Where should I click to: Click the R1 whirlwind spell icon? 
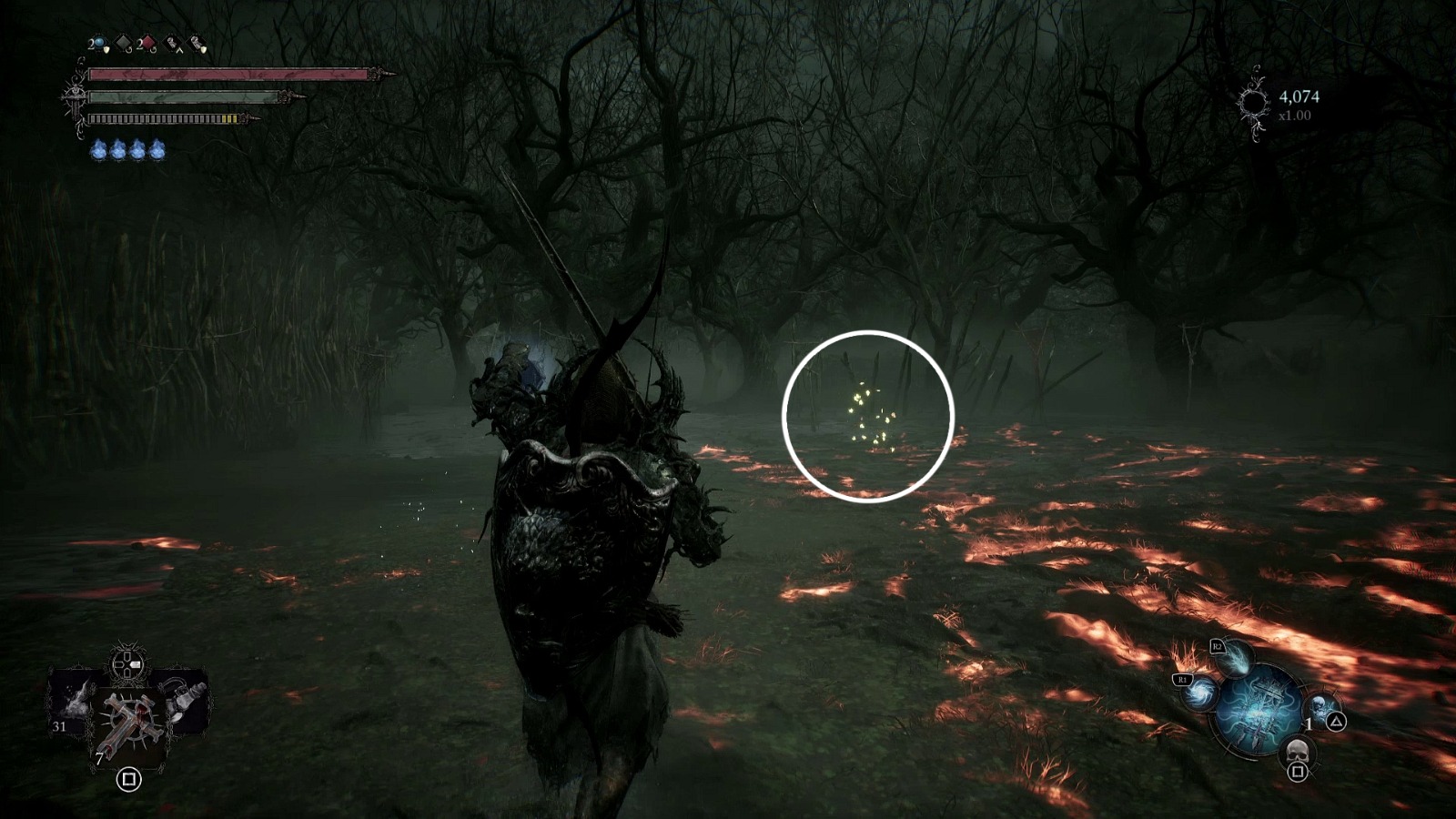1200,693
